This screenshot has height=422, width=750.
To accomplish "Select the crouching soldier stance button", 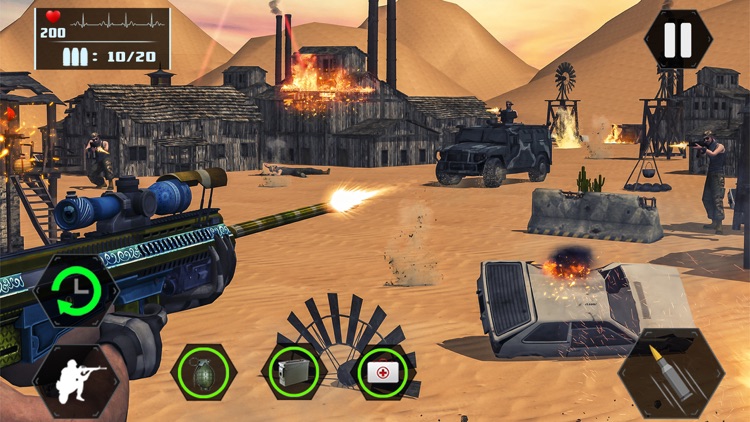I will (75, 382).
